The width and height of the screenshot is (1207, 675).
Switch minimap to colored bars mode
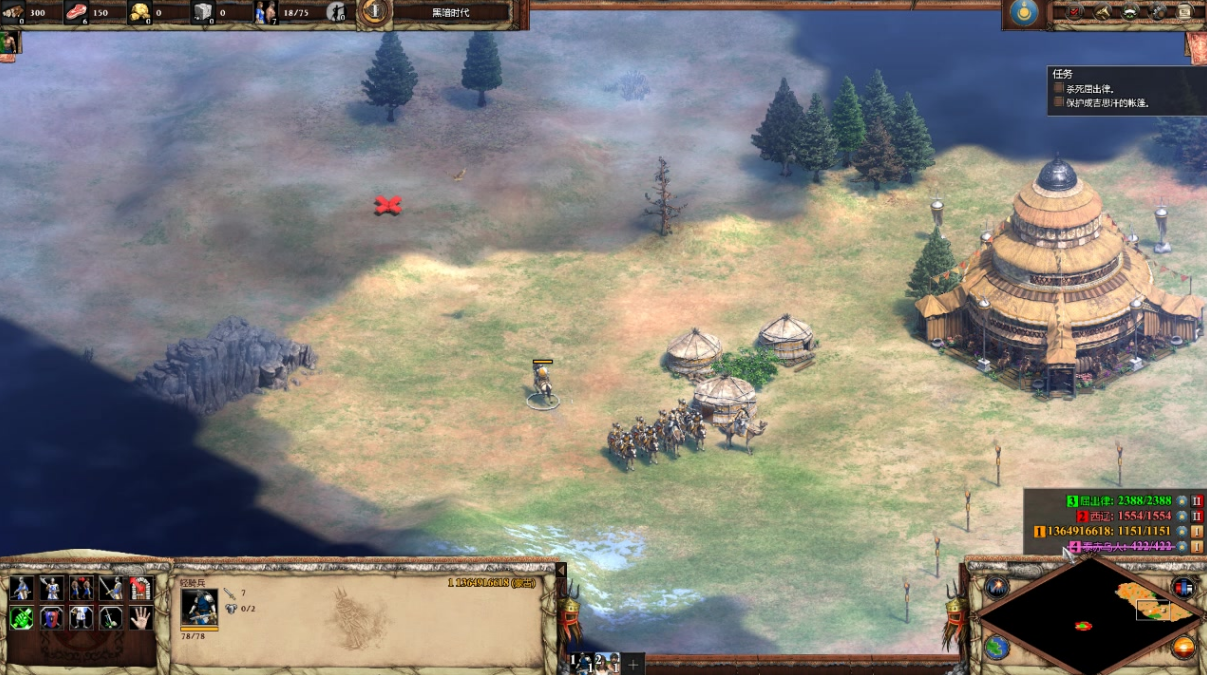coord(1183,587)
